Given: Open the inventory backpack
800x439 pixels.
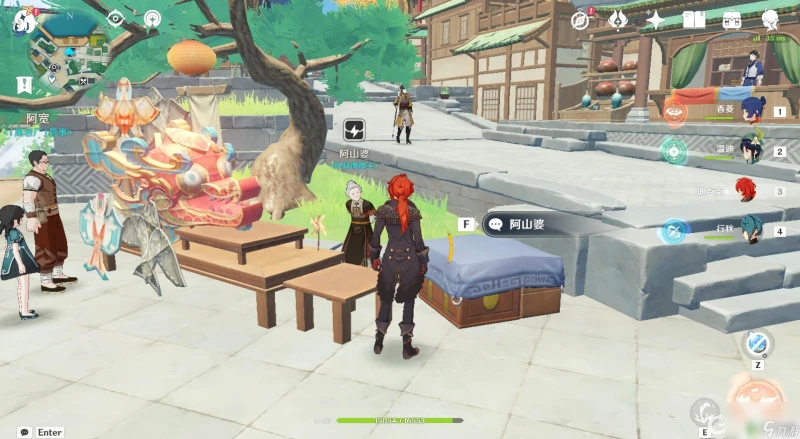Looking at the screenshot, I should point(732,20).
